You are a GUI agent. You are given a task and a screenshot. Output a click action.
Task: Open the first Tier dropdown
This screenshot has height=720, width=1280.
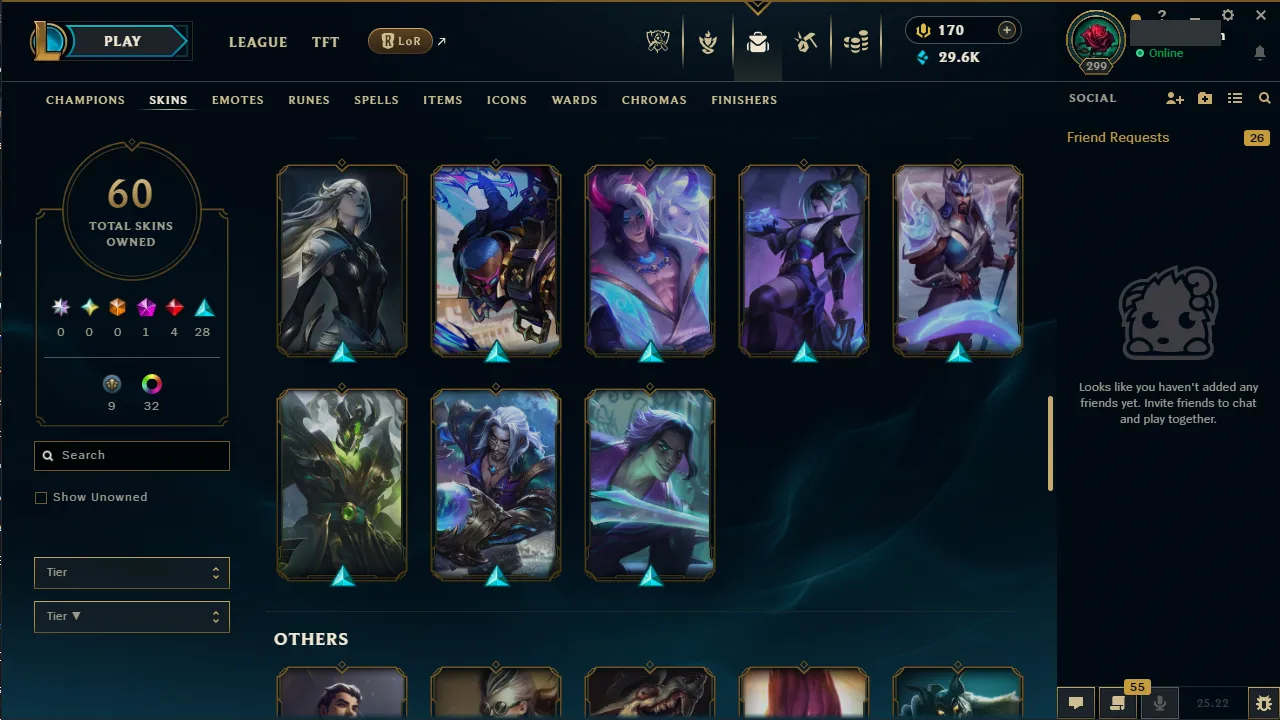(131, 572)
